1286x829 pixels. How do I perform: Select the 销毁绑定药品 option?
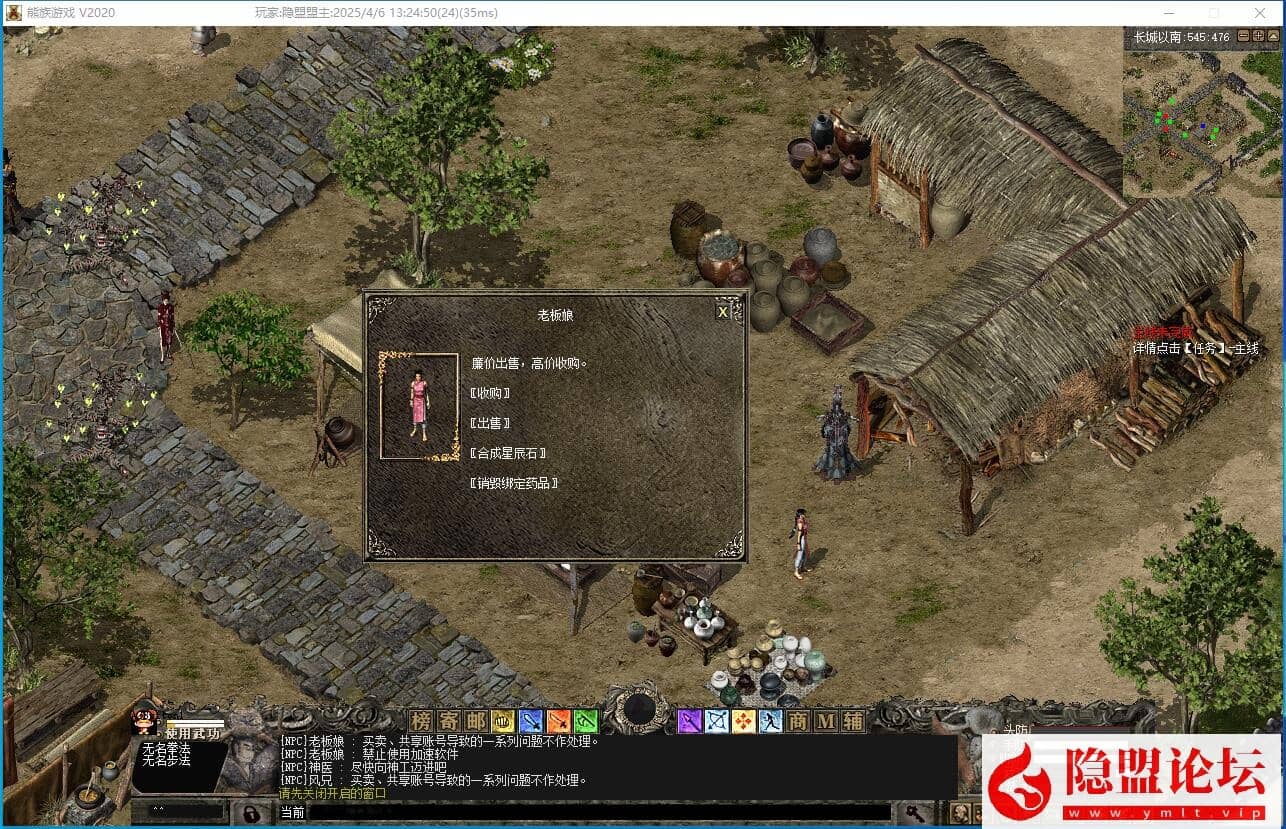[x=514, y=483]
